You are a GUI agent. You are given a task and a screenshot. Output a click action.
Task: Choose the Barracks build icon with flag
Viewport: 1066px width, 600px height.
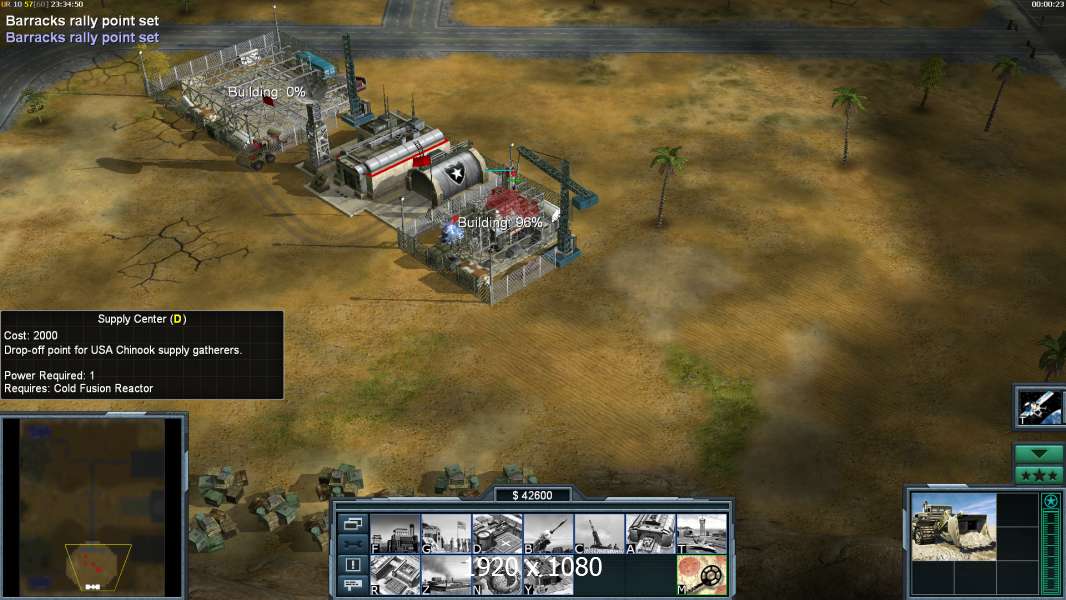(445, 534)
